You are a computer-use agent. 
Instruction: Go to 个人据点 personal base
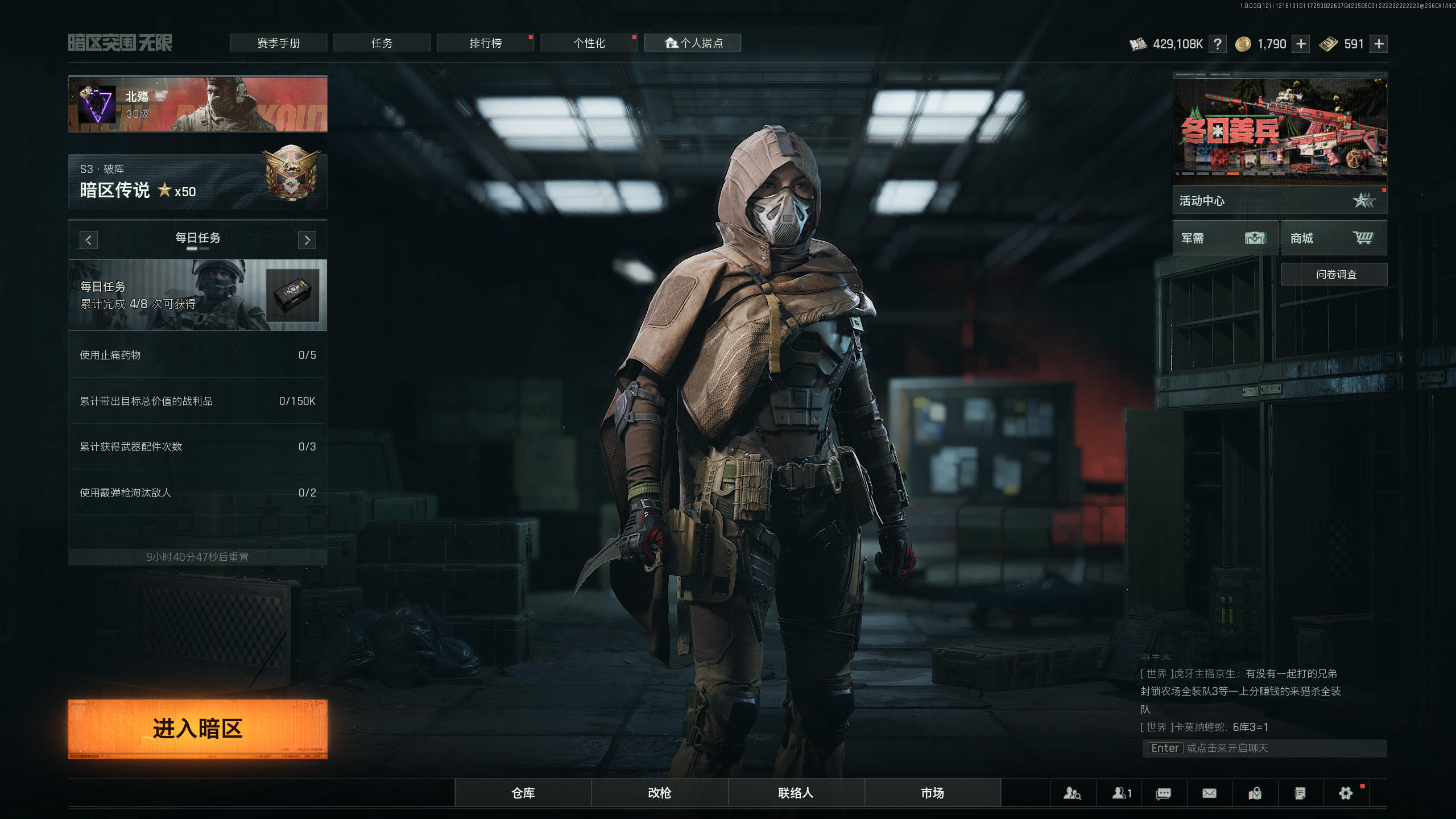point(693,43)
